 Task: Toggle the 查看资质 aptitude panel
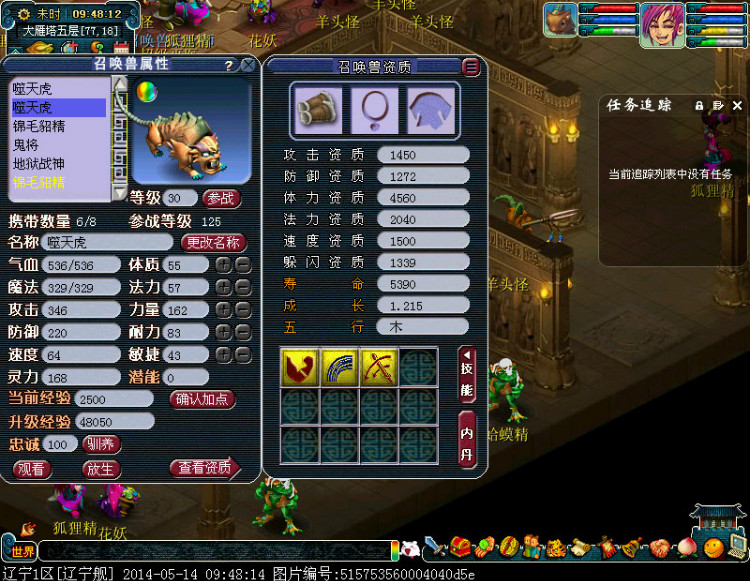point(205,468)
